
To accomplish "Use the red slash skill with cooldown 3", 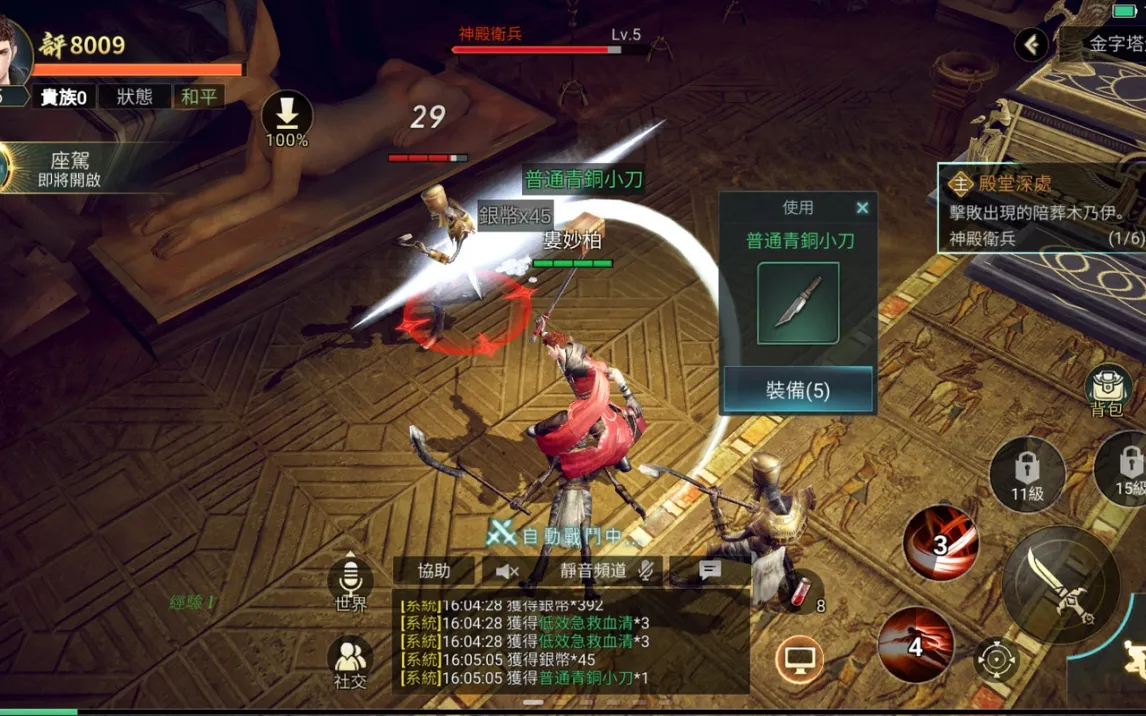I will 940,543.
